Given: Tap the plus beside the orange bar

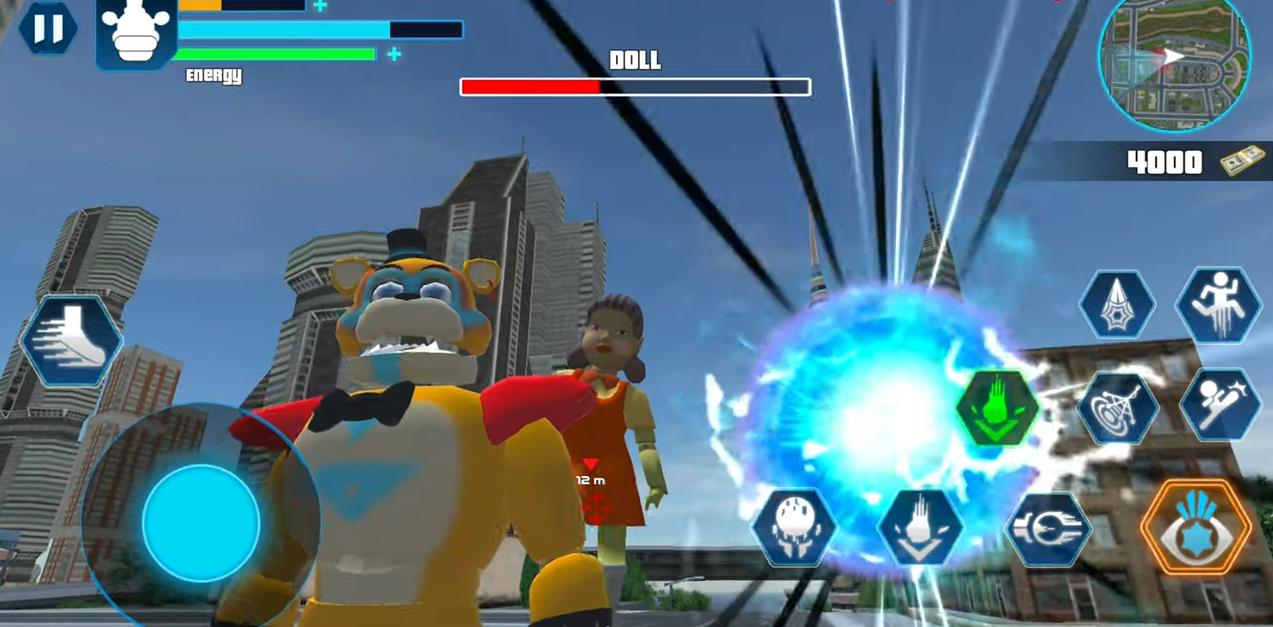Looking at the screenshot, I should click(320, 6).
